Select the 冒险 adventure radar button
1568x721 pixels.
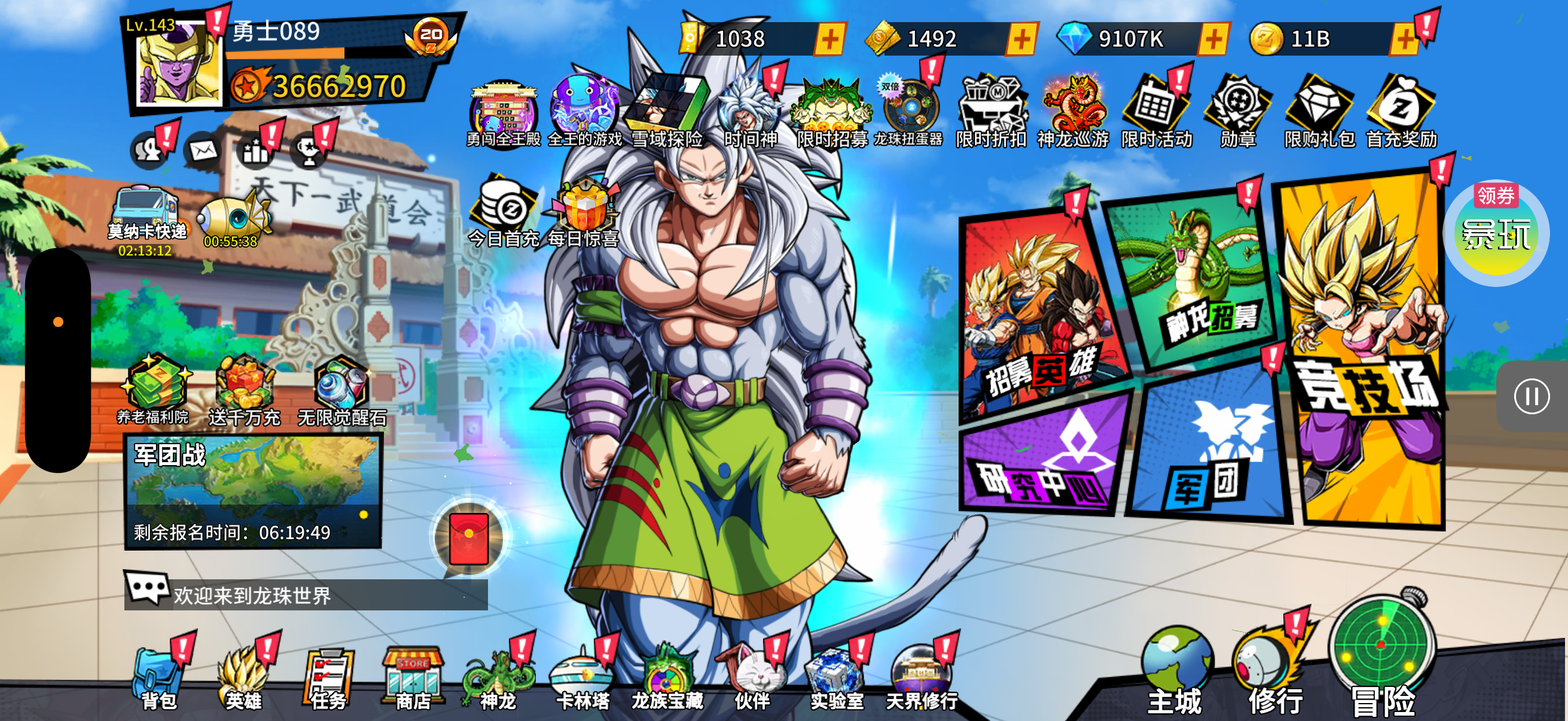point(1382,657)
